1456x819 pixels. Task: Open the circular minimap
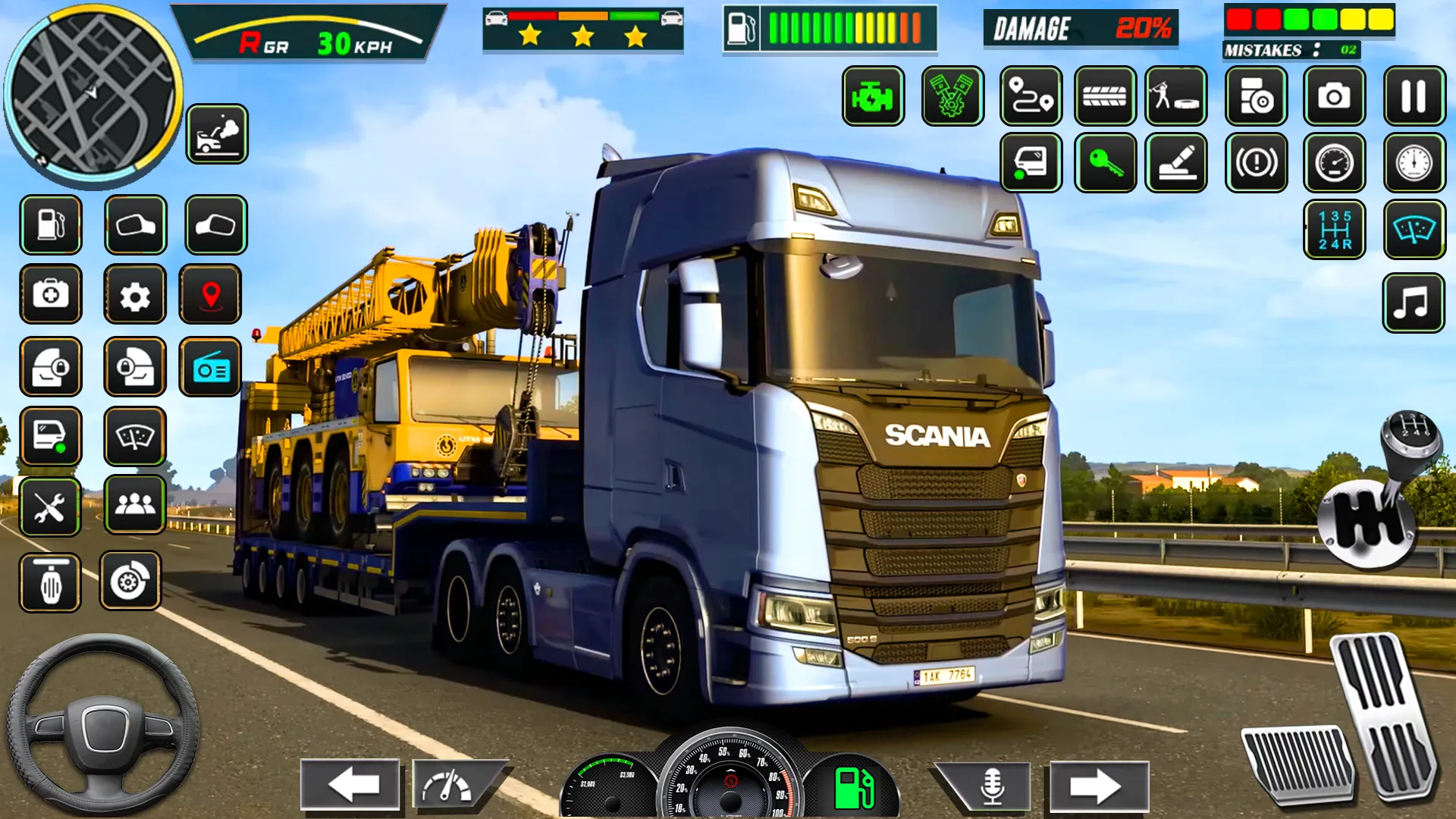click(93, 94)
